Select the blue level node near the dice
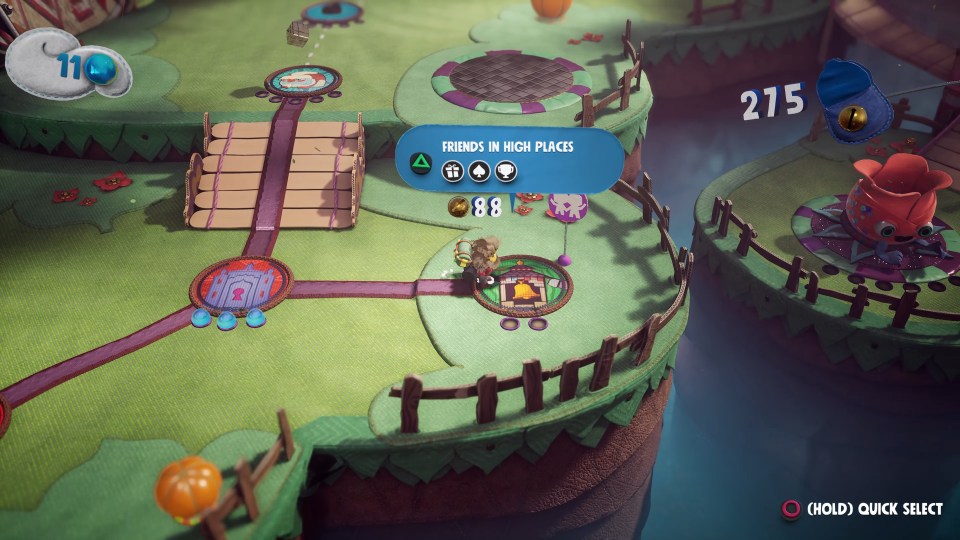This screenshot has width=960, height=540. click(x=335, y=10)
